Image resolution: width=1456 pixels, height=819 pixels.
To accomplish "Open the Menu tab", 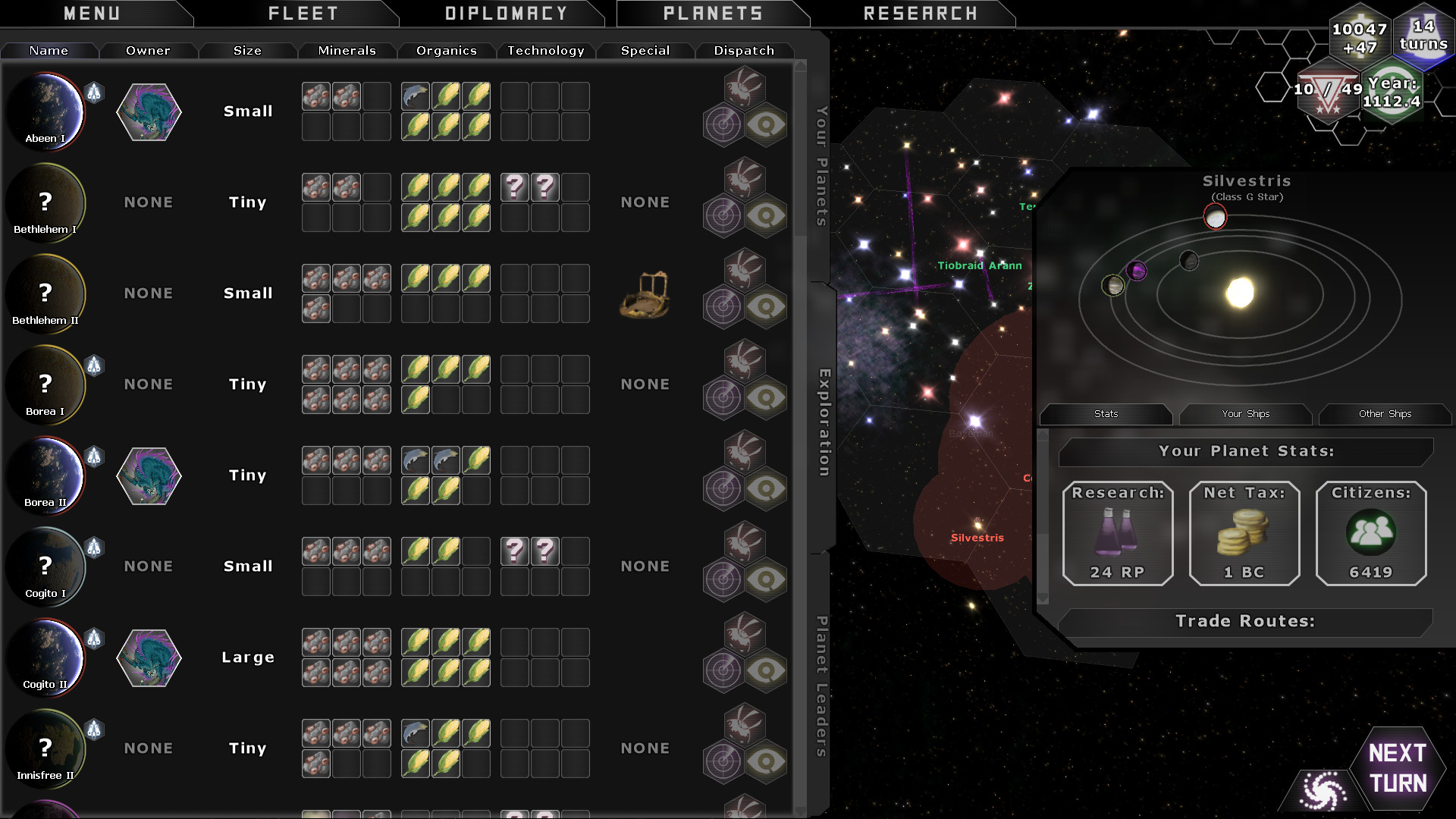I will click(x=92, y=14).
